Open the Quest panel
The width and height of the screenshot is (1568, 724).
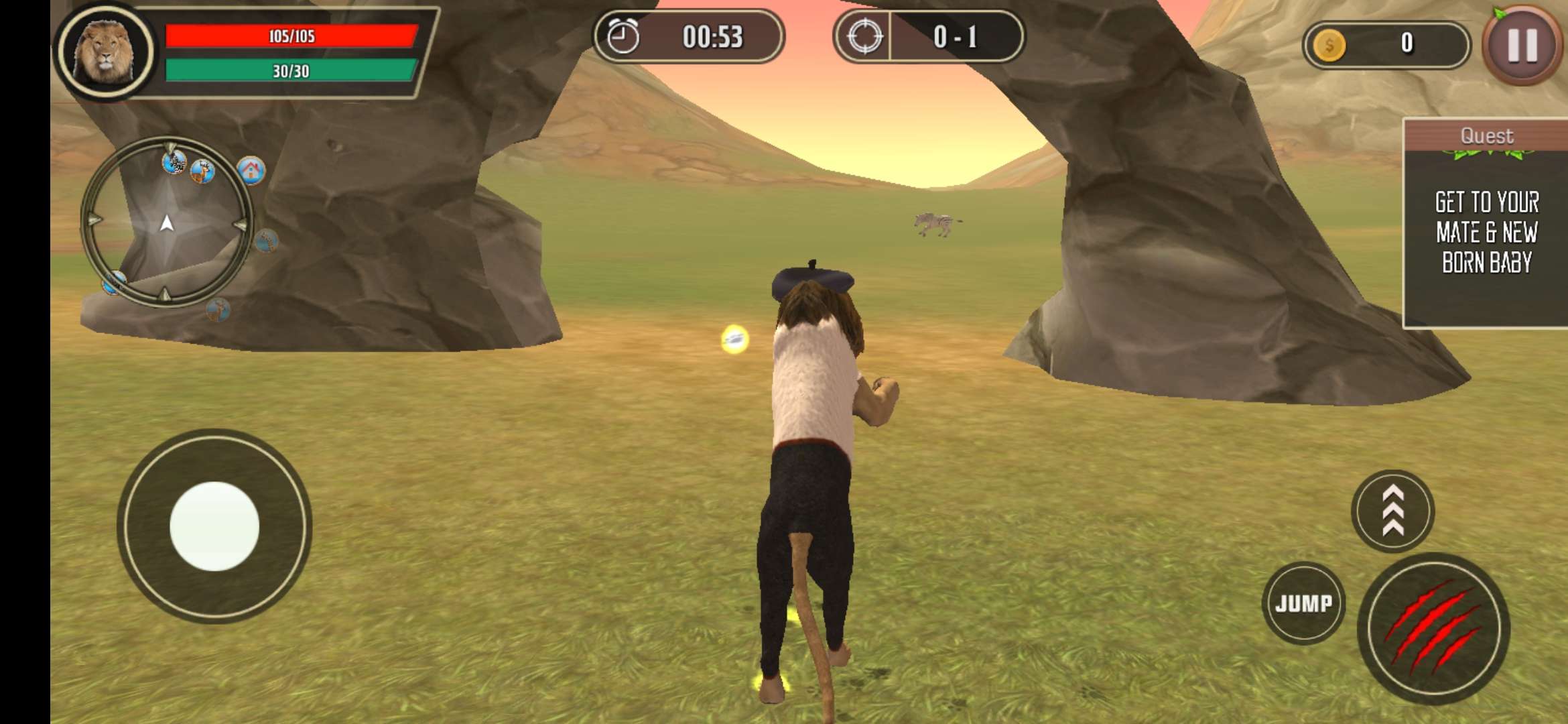[1486, 223]
